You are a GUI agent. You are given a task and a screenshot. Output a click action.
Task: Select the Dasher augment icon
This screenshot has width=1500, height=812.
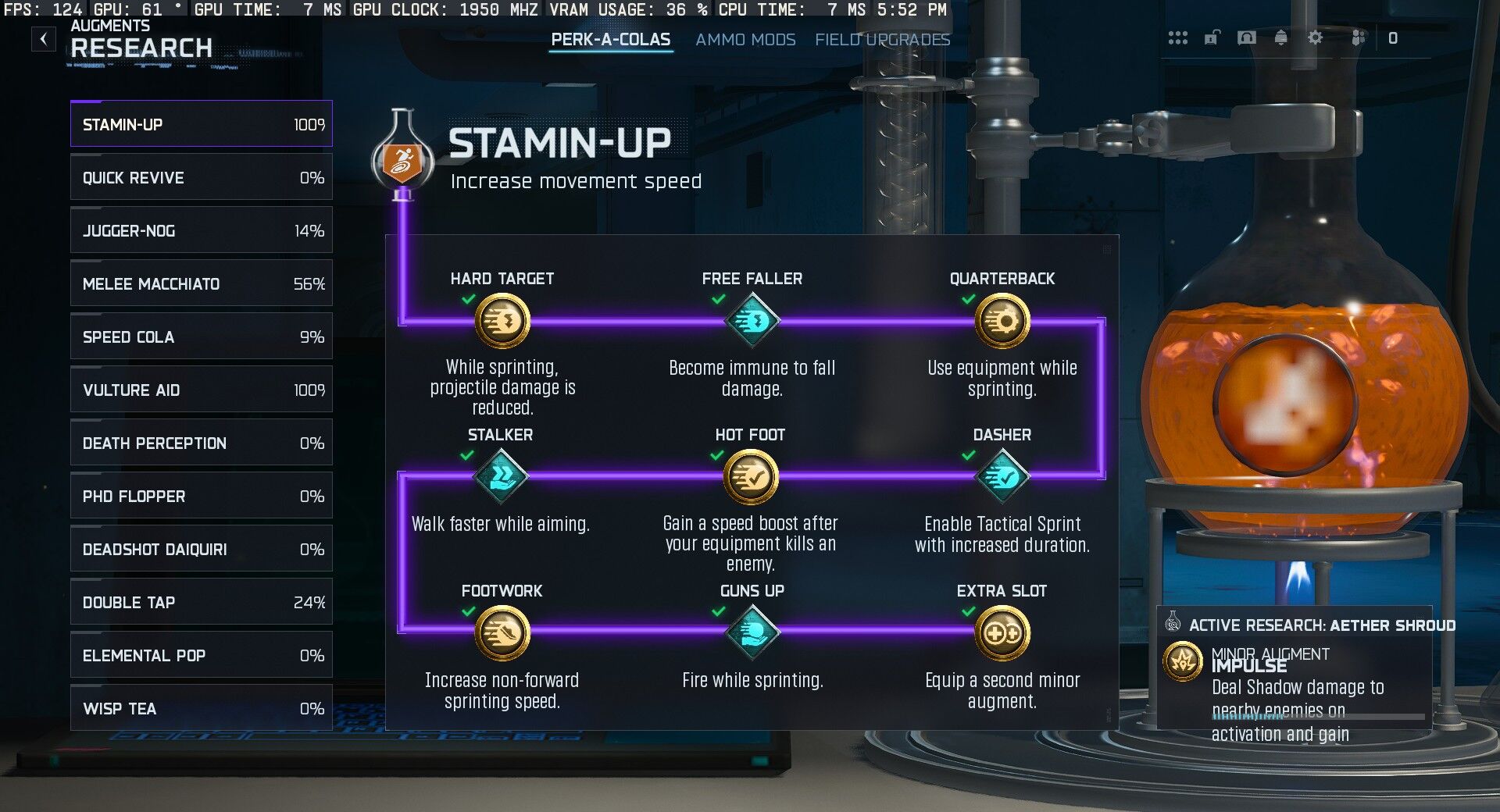click(x=1002, y=477)
